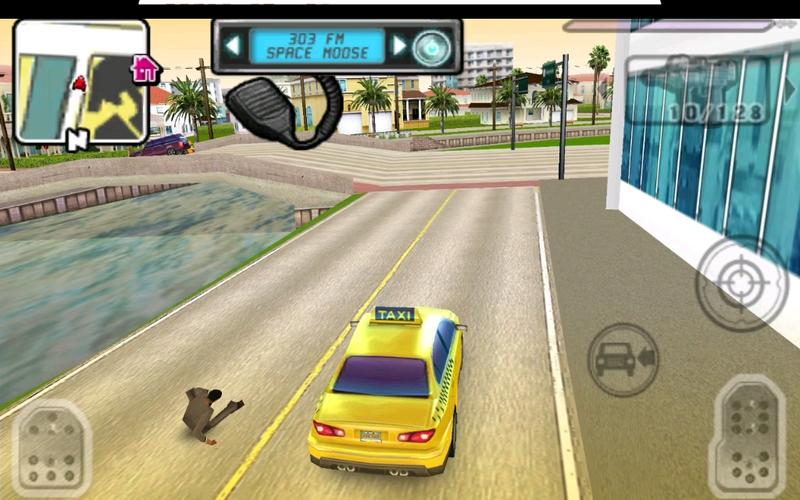Select the pink home marker on the minimap
This screenshot has width=800, height=500.
pyautogui.click(x=146, y=69)
